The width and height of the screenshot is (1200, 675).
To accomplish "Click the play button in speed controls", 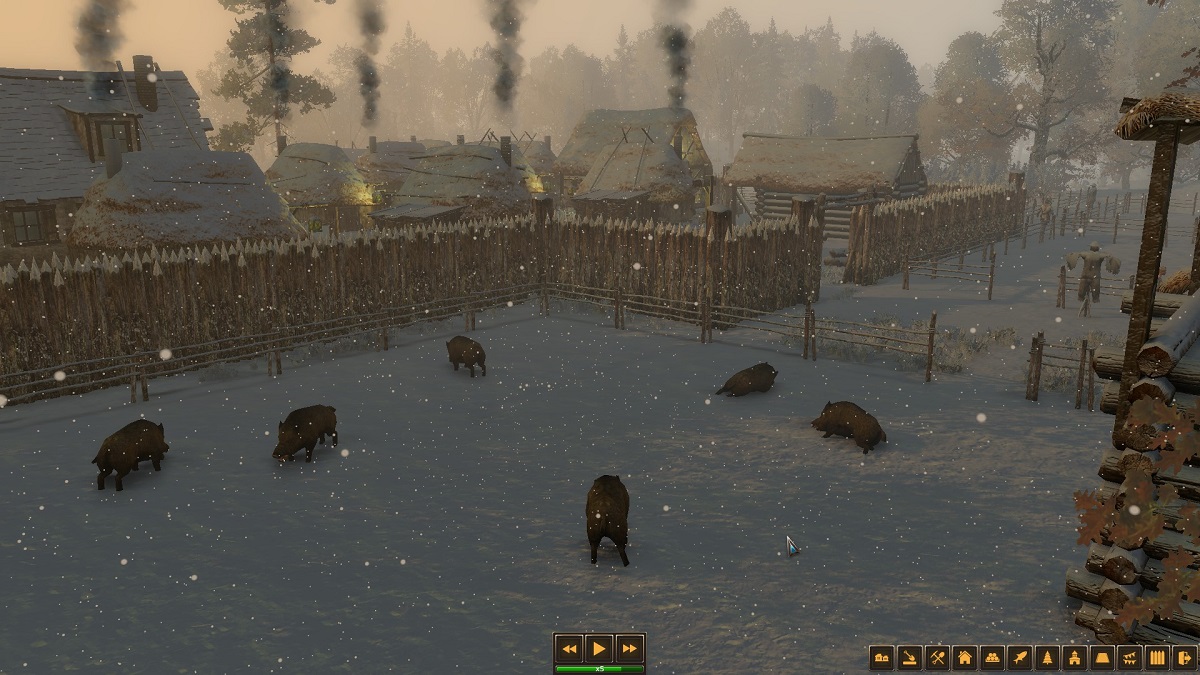I will pos(599,647).
